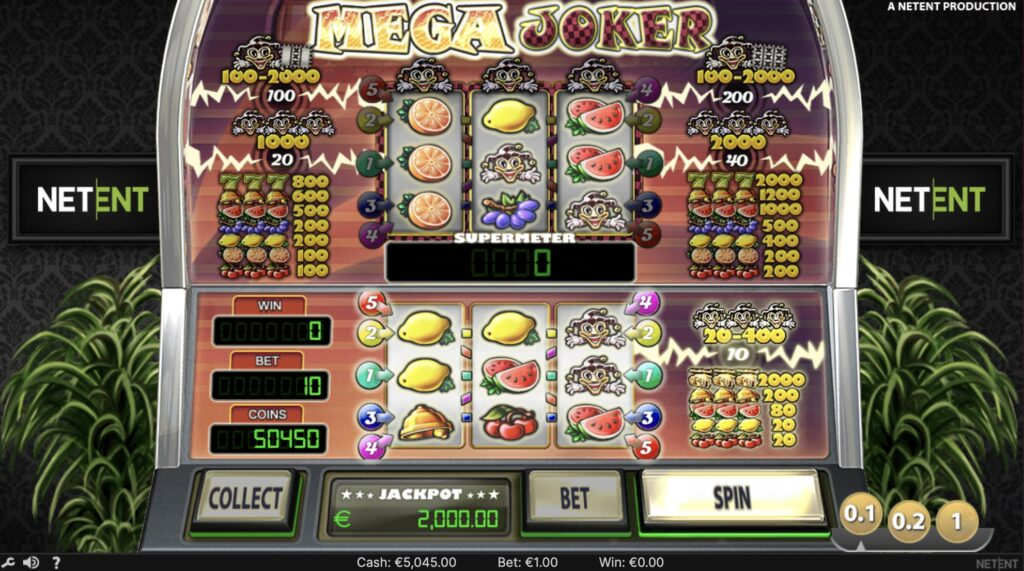Image resolution: width=1024 pixels, height=571 pixels.
Task: Collect winnings with the COLLECT button
Action: [x=244, y=498]
